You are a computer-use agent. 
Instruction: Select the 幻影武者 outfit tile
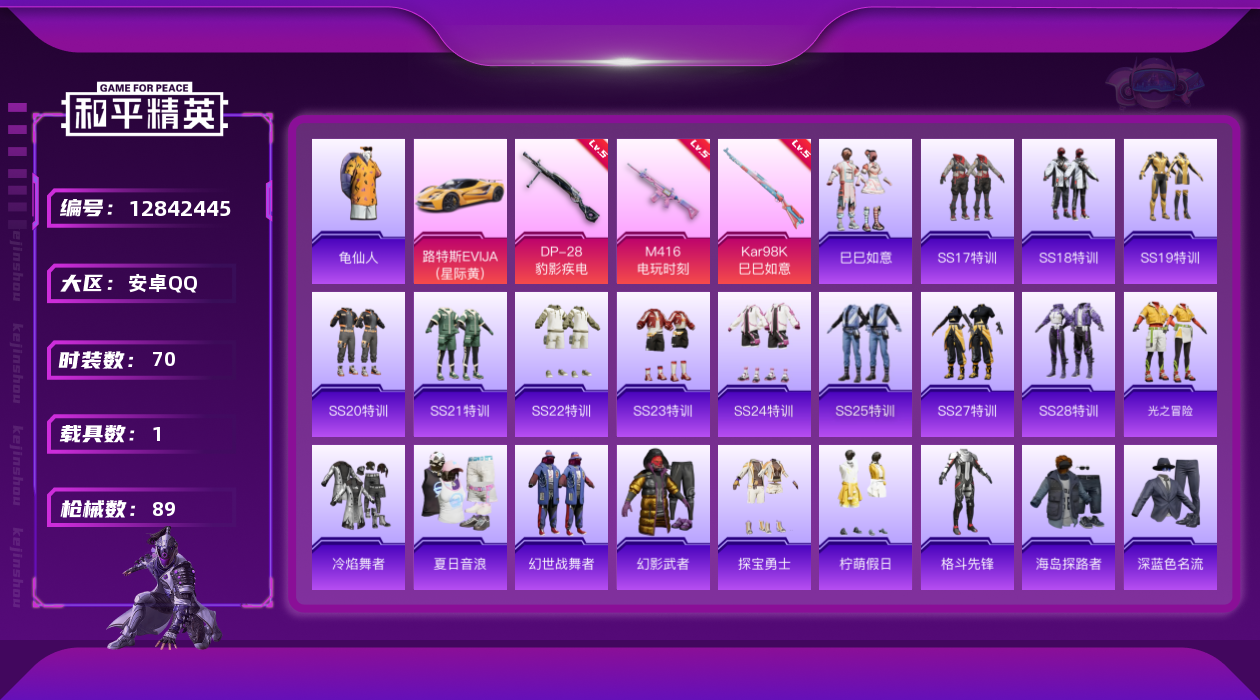663,517
